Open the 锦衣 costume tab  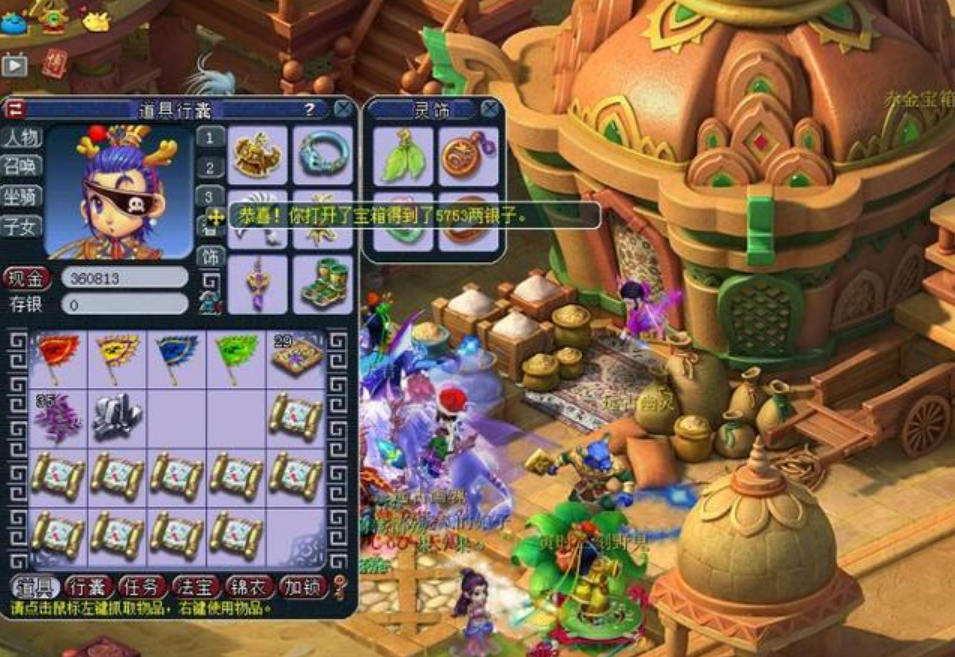(x=247, y=586)
